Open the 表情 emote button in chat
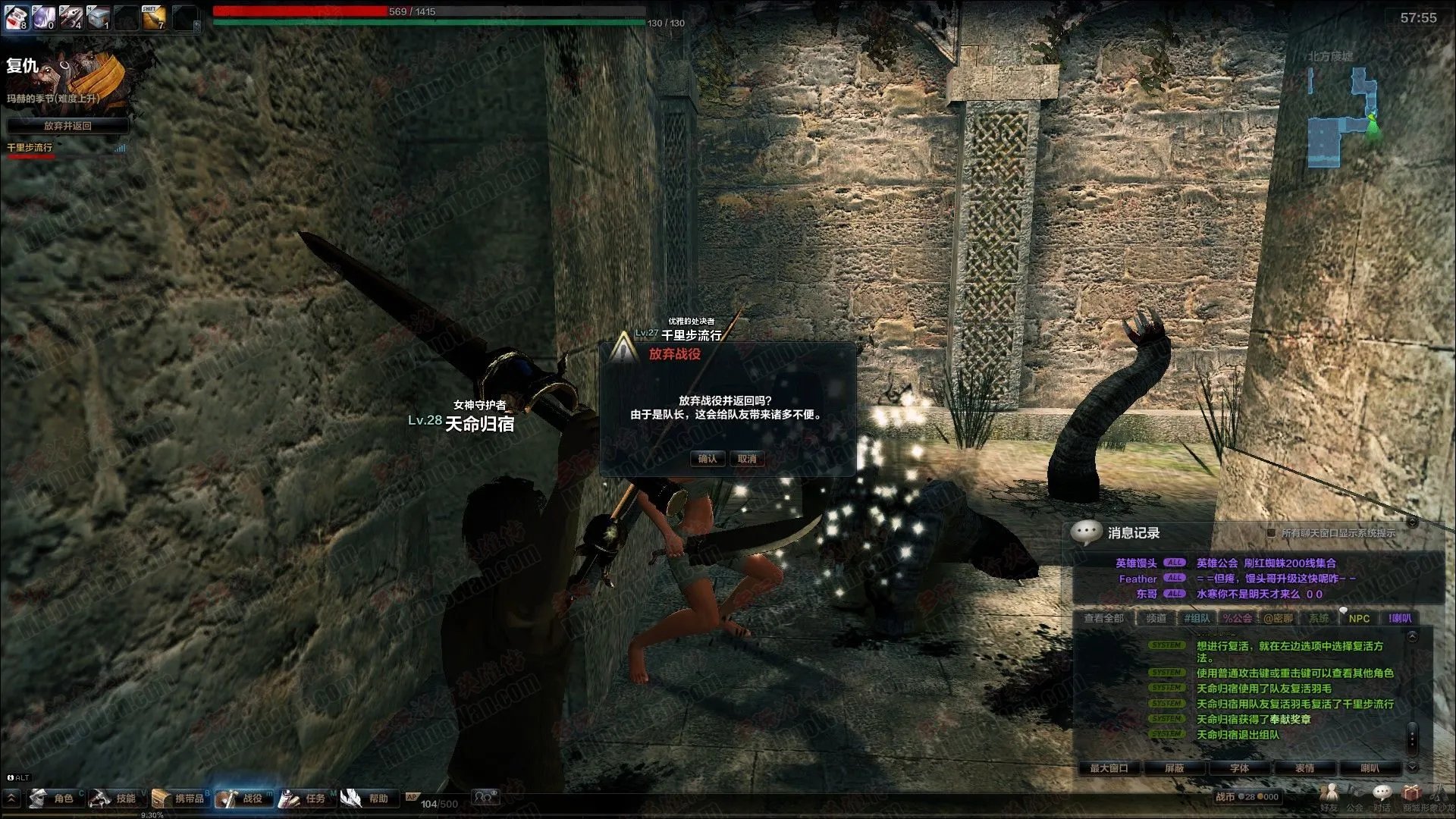This screenshot has height=819, width=1456. tap(1304, 768)
